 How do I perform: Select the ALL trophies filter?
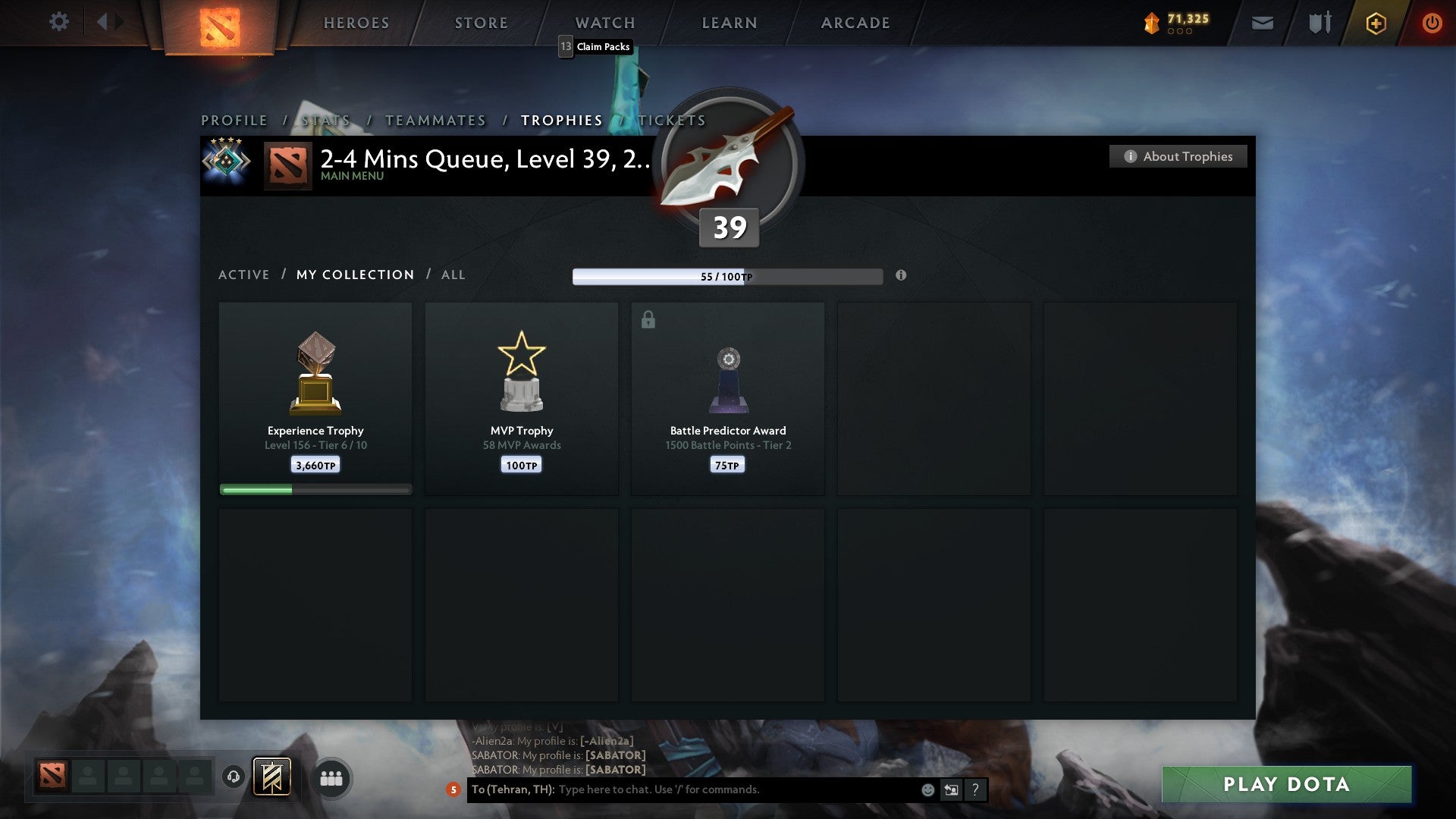(453, 275)
